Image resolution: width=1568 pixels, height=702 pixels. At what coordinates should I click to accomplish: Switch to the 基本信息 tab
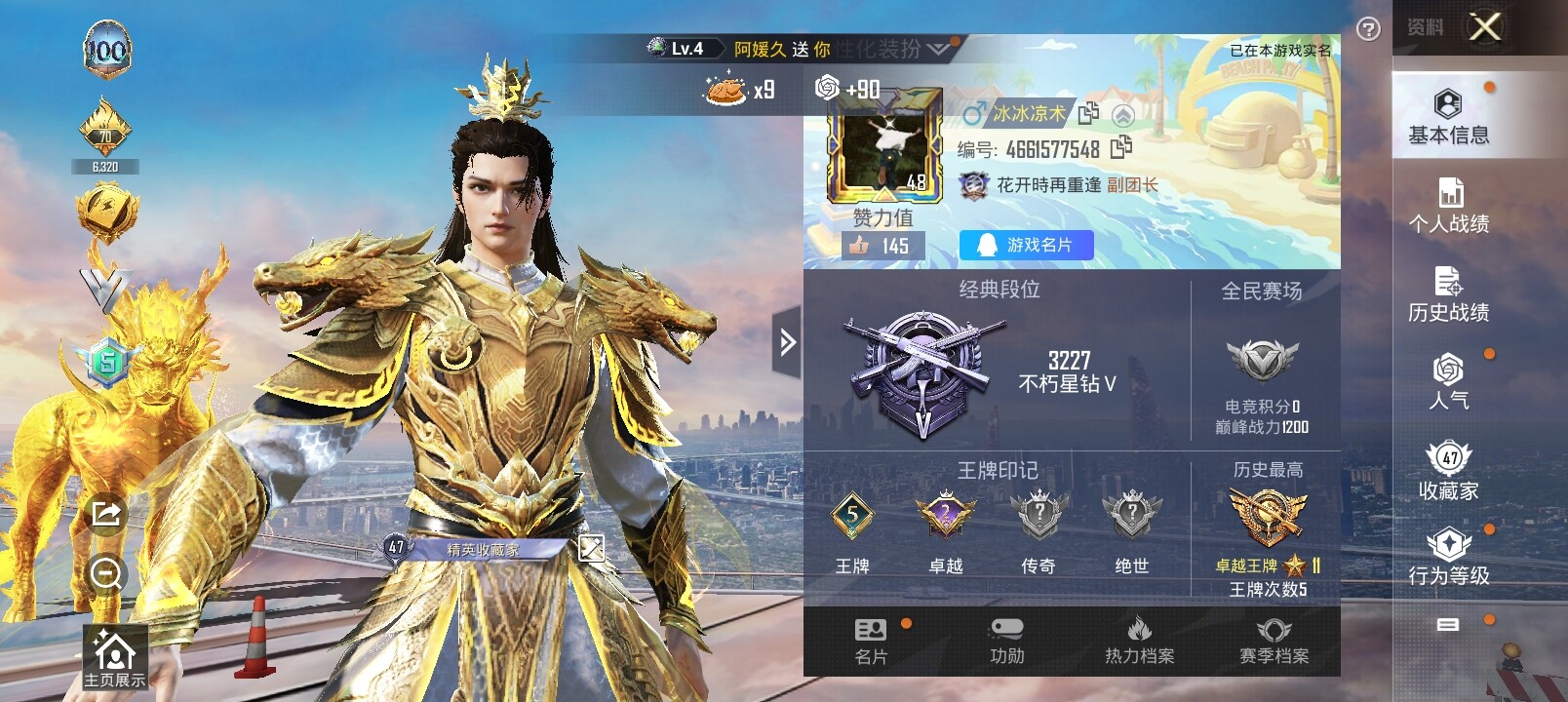coord(1448,117)
